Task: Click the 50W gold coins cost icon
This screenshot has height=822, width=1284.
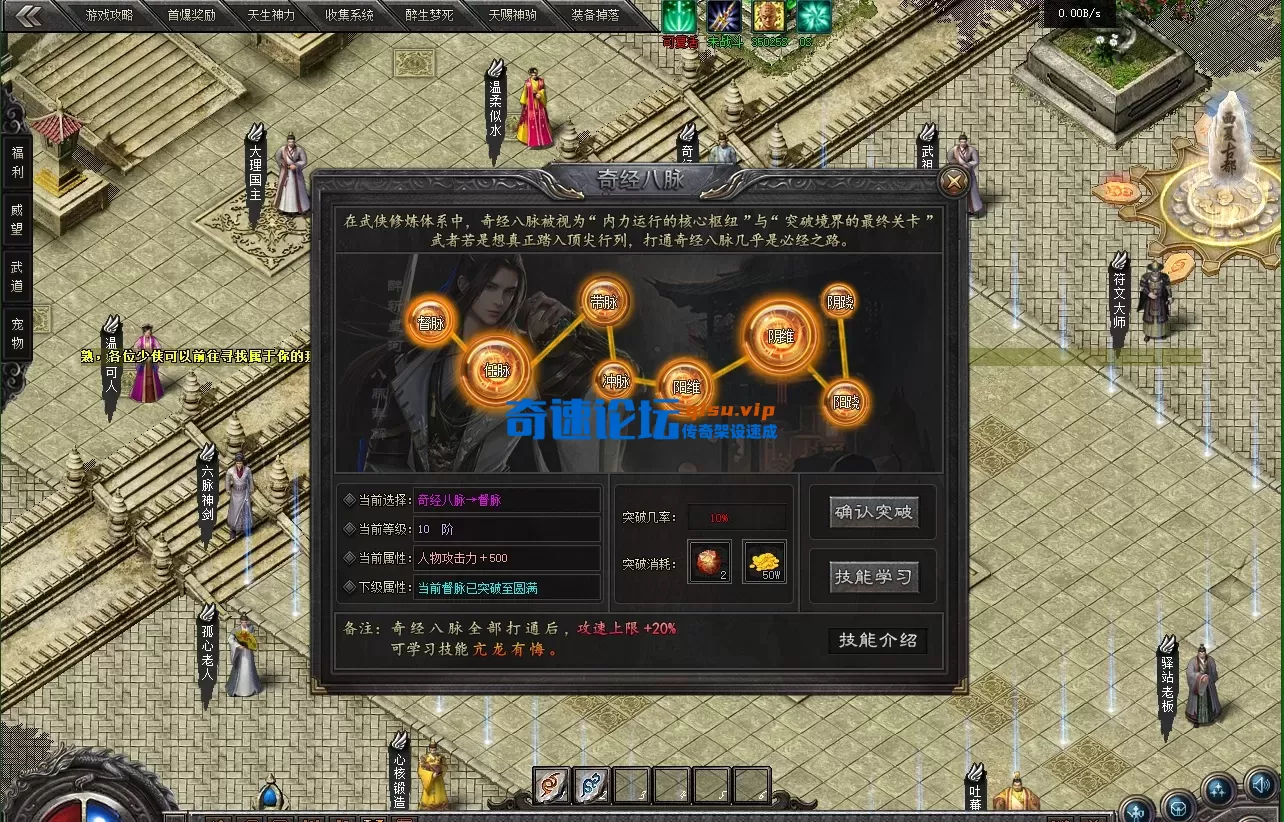Action: coord(765,560)
